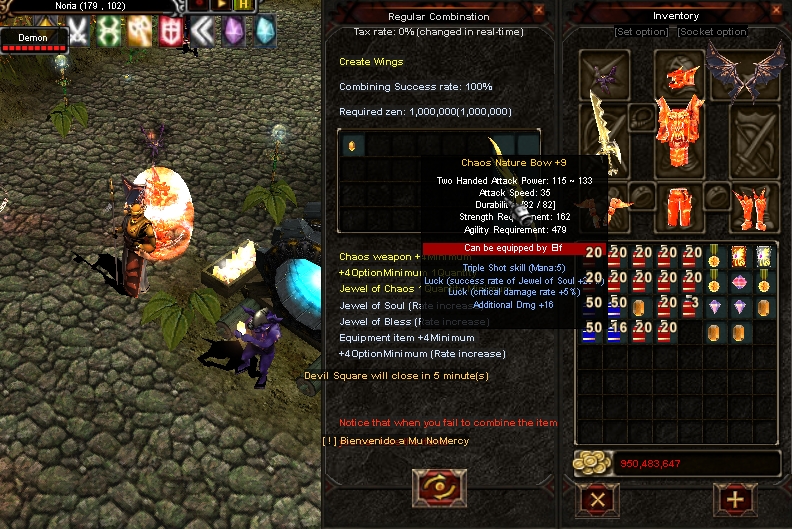Screen dimensions: 792x529
Task: Click the white double-chevron buff icon
Action: tap(202, 32)
